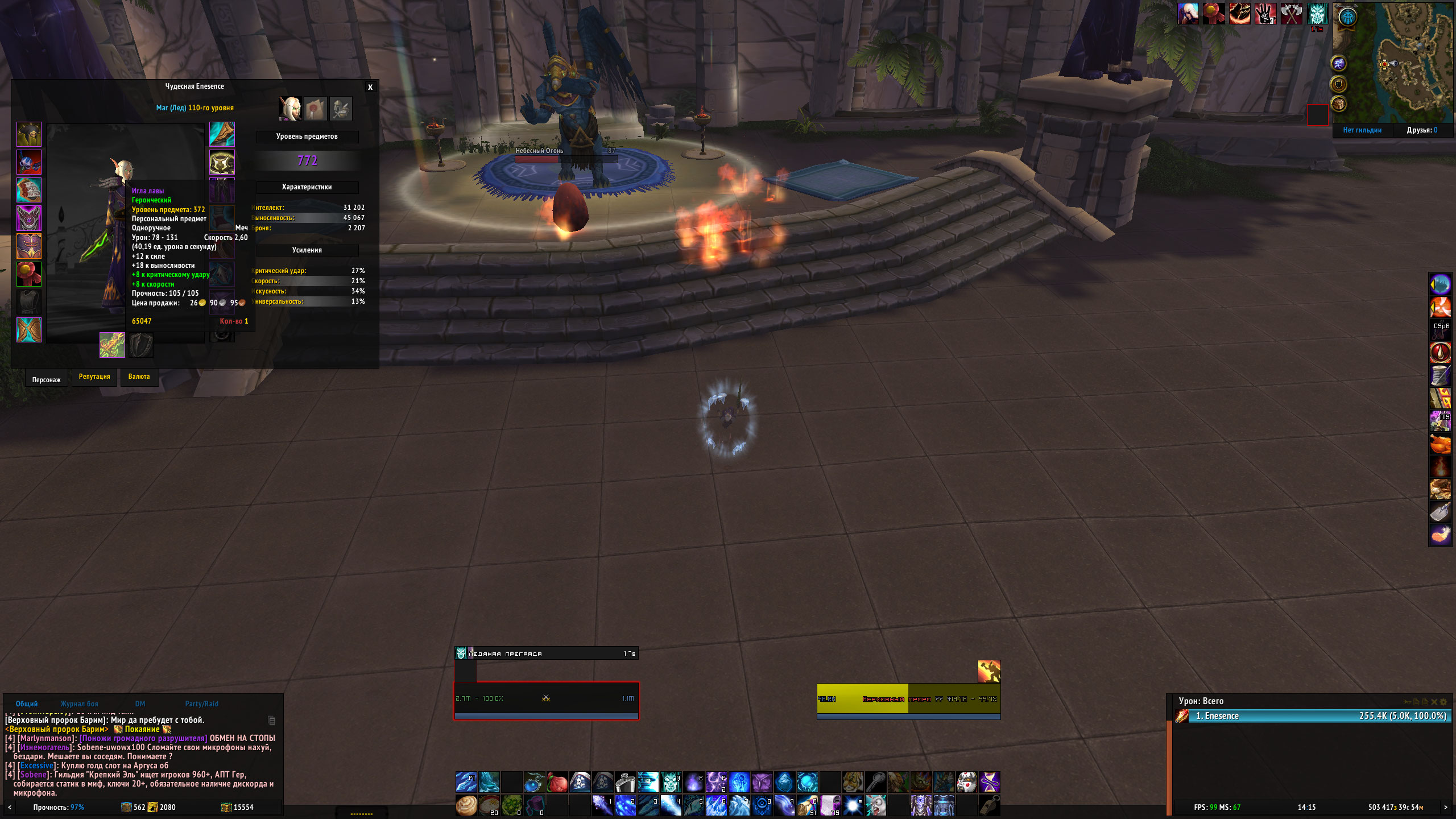Select the red rosette tabard slot

click(x=29, y=274)
